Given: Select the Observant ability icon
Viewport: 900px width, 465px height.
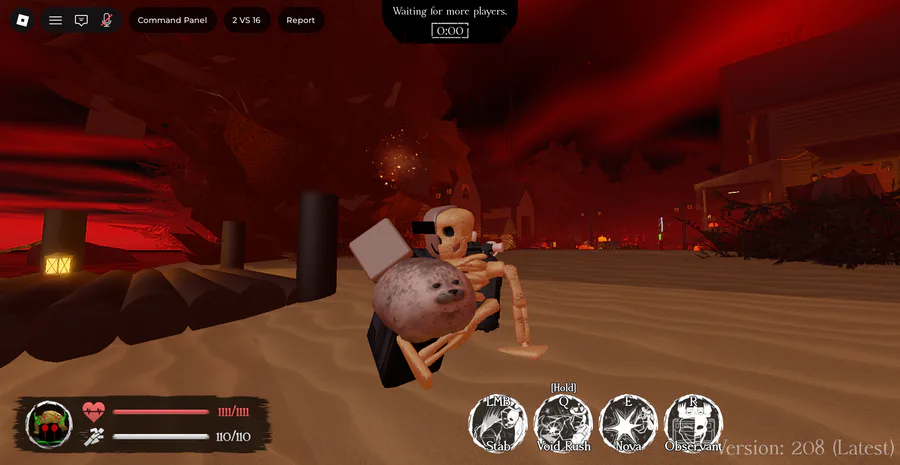Looking at the screenshot, I should point(693,422).
